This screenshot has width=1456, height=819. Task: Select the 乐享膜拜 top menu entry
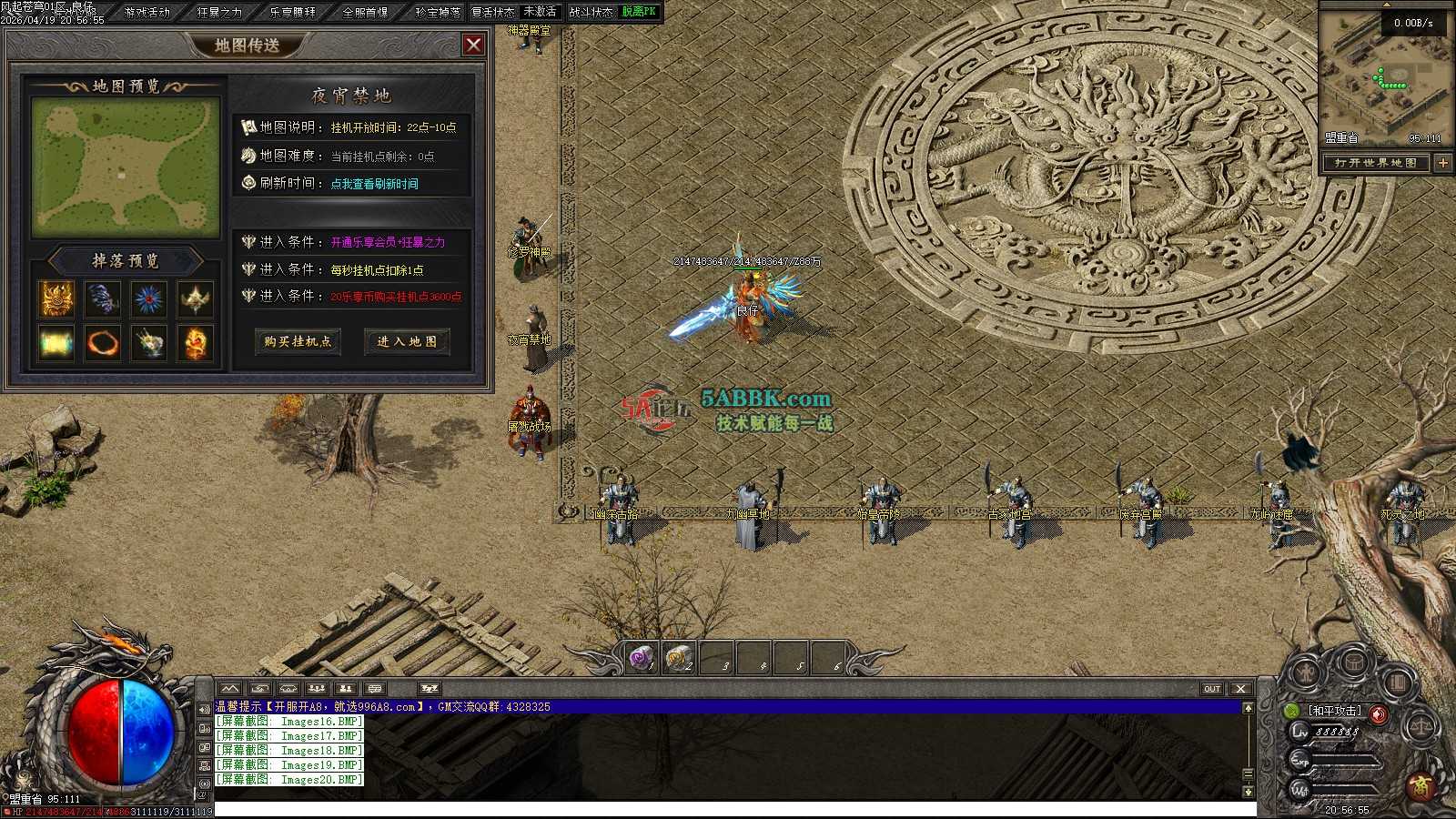(293, 12)
